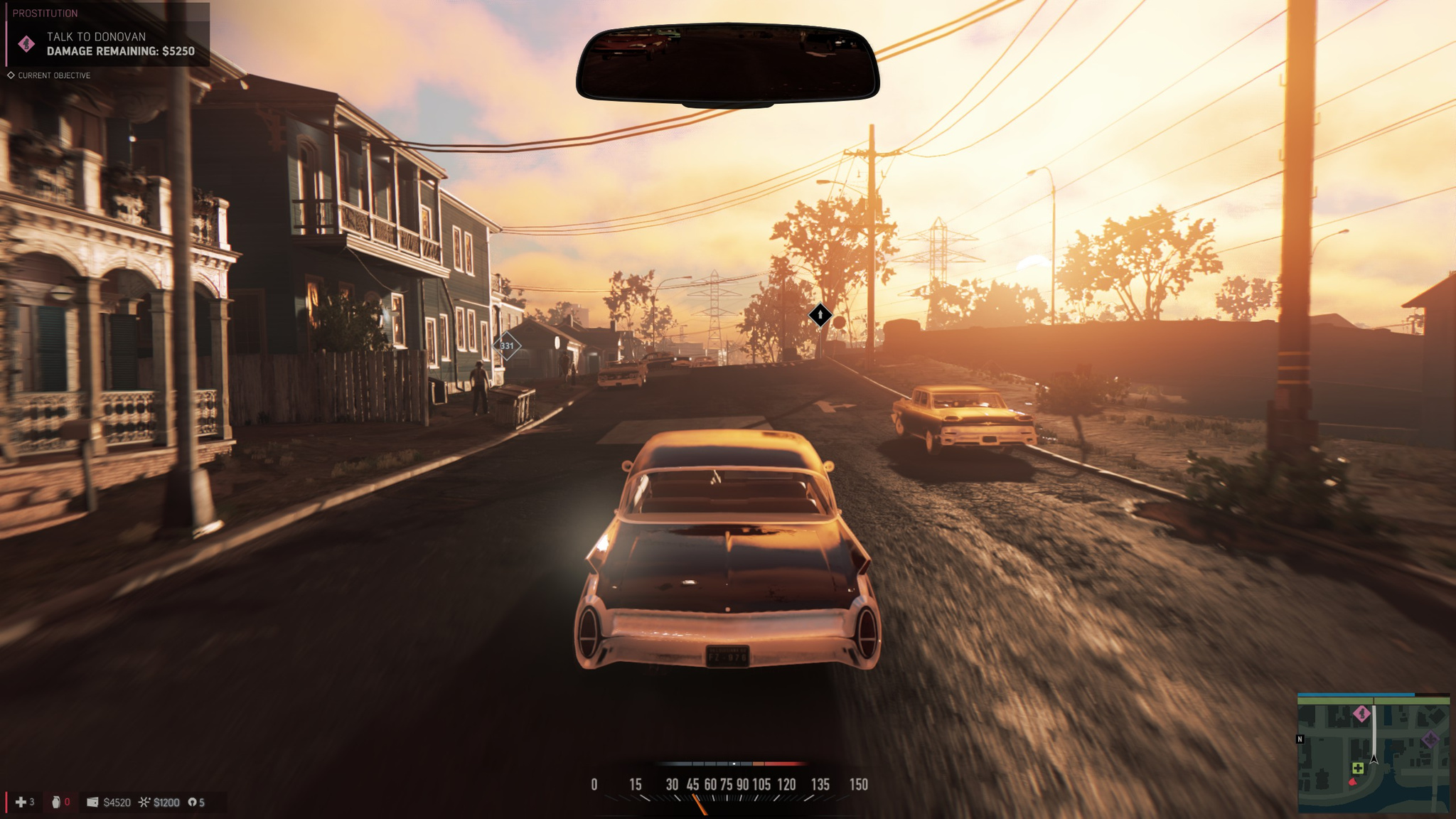Viewport: 1456px width, 819px height.
Task: Click the green medical cross on minimap
Action: click(x=1357, y=768)
